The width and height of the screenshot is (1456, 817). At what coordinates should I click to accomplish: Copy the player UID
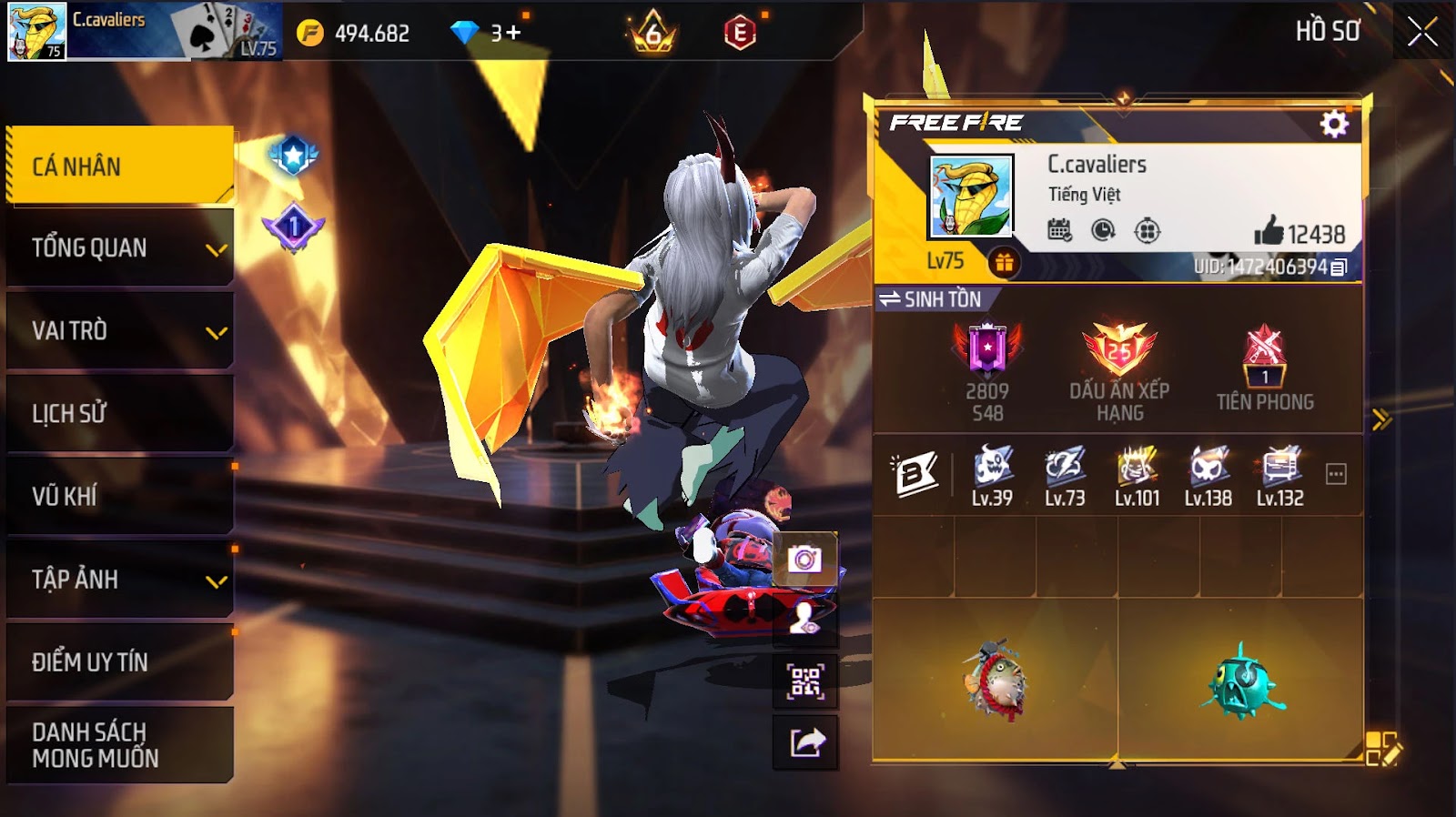[1339, 267]
